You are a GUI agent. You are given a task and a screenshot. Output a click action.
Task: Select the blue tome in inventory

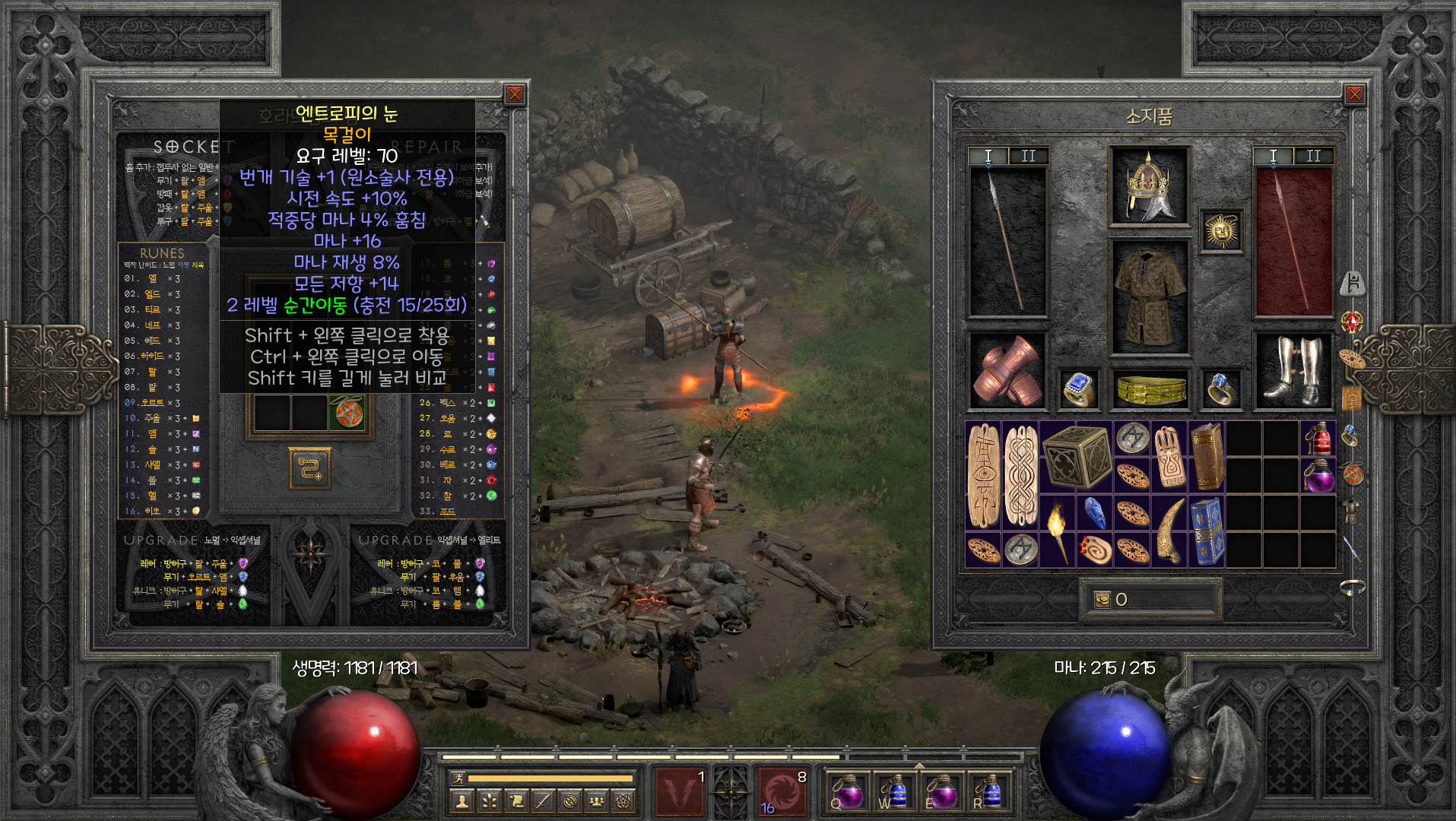pos(1207,531)
